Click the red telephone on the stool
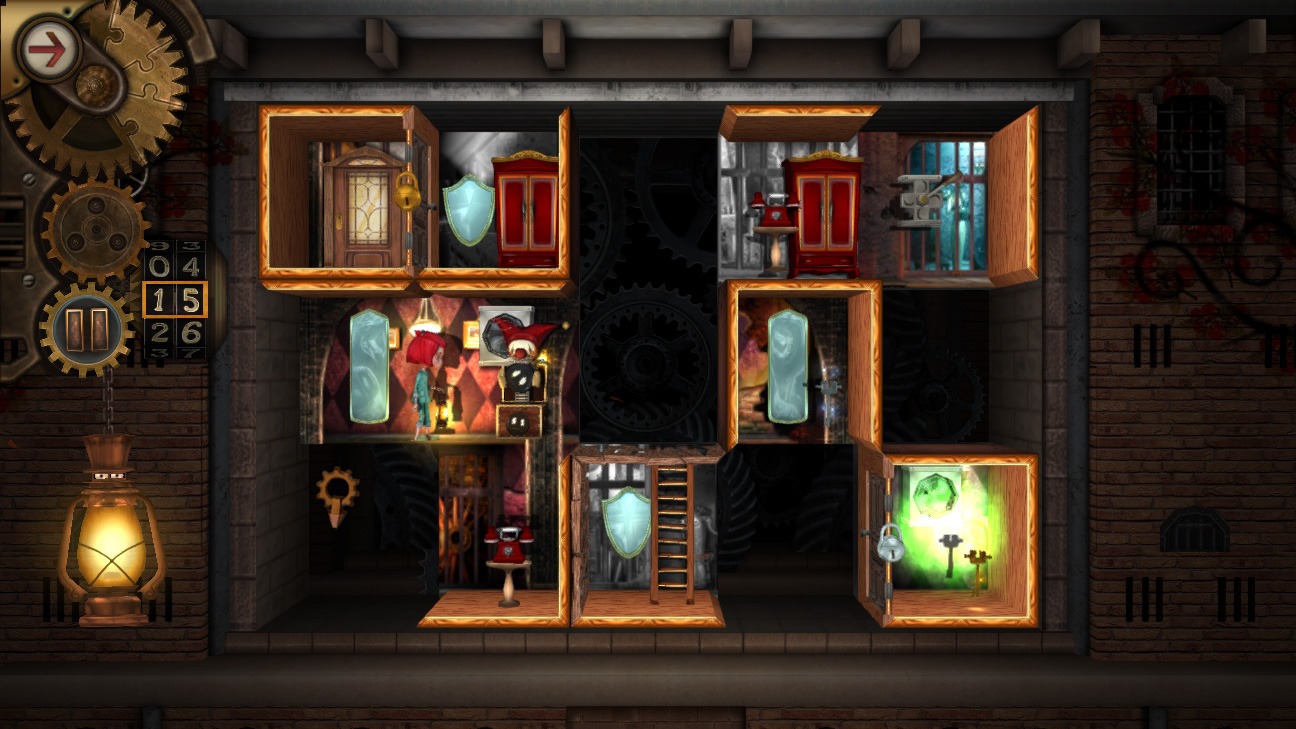1296x729 pixels. pos(510,545)
